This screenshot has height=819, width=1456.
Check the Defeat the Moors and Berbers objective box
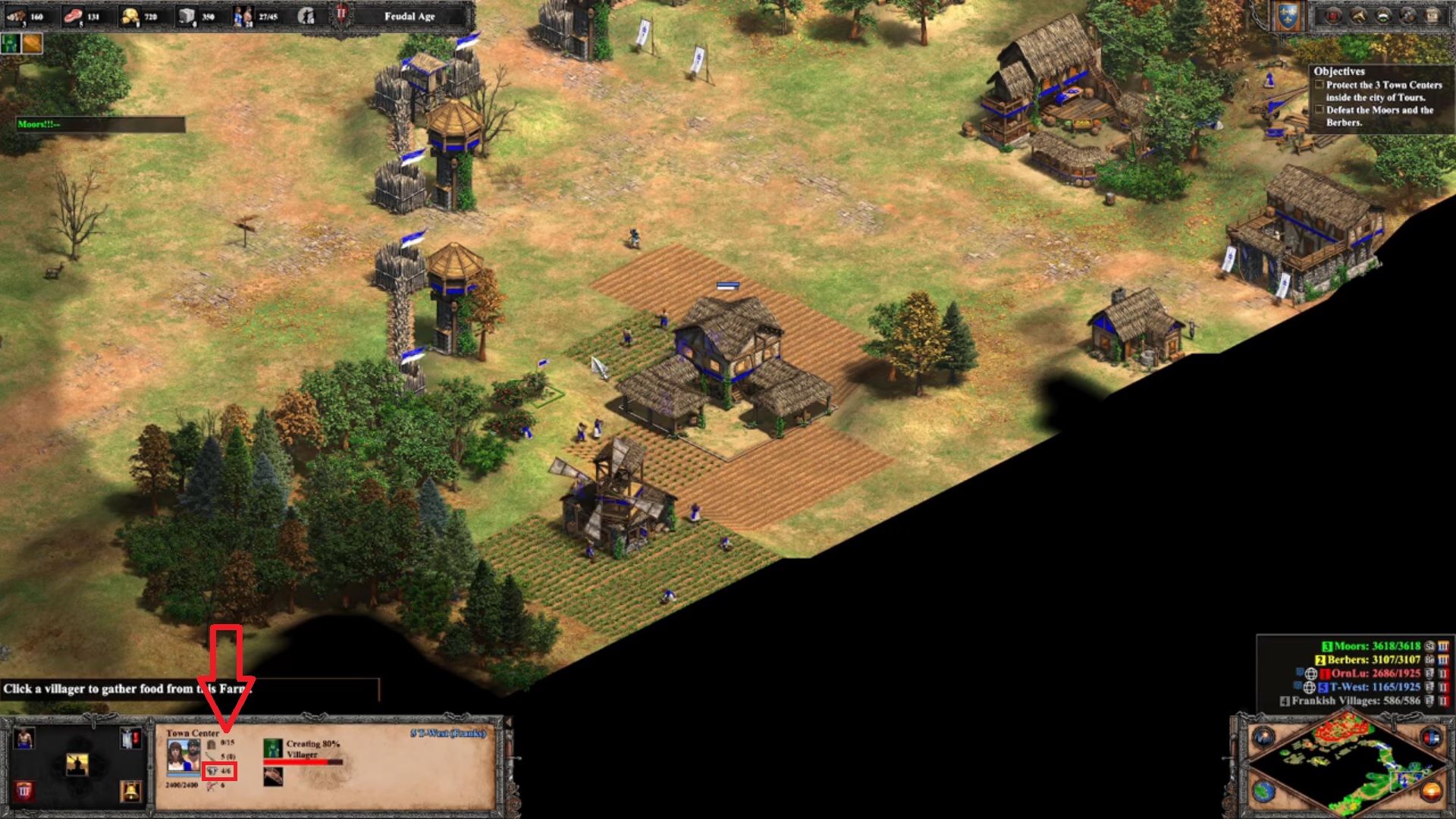(1319, 110)
